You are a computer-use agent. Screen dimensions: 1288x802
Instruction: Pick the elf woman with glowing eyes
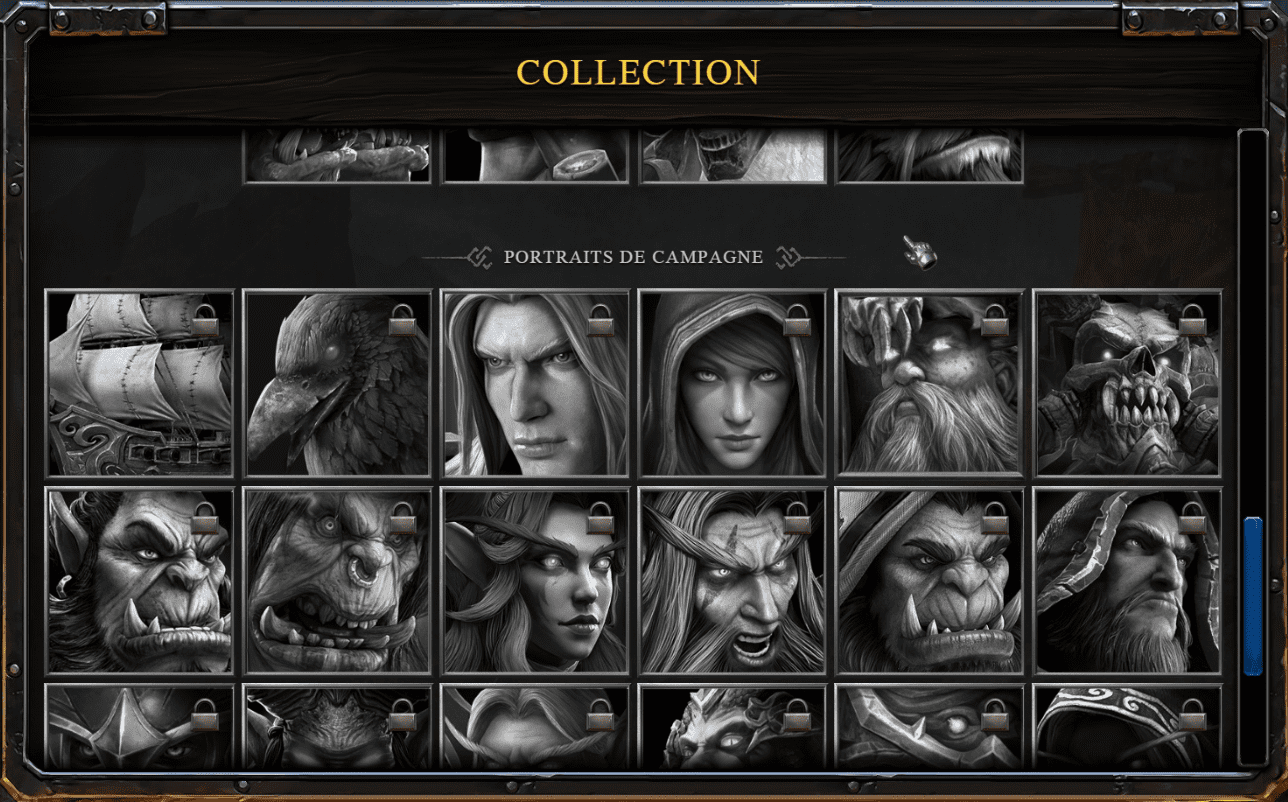pos(535,580)
